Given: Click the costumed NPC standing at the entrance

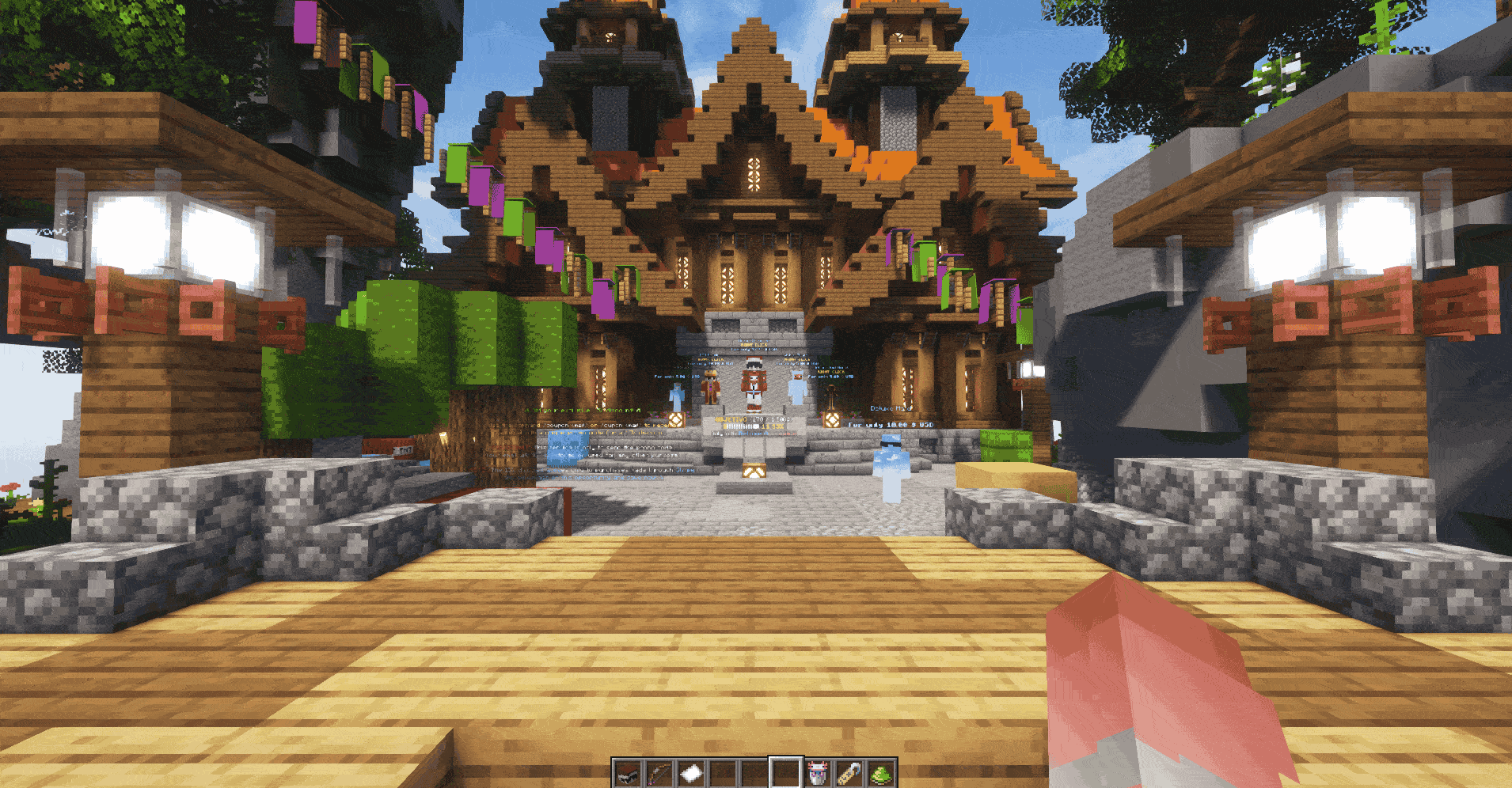Looking at the screenshot, I should tap(753, 383).
